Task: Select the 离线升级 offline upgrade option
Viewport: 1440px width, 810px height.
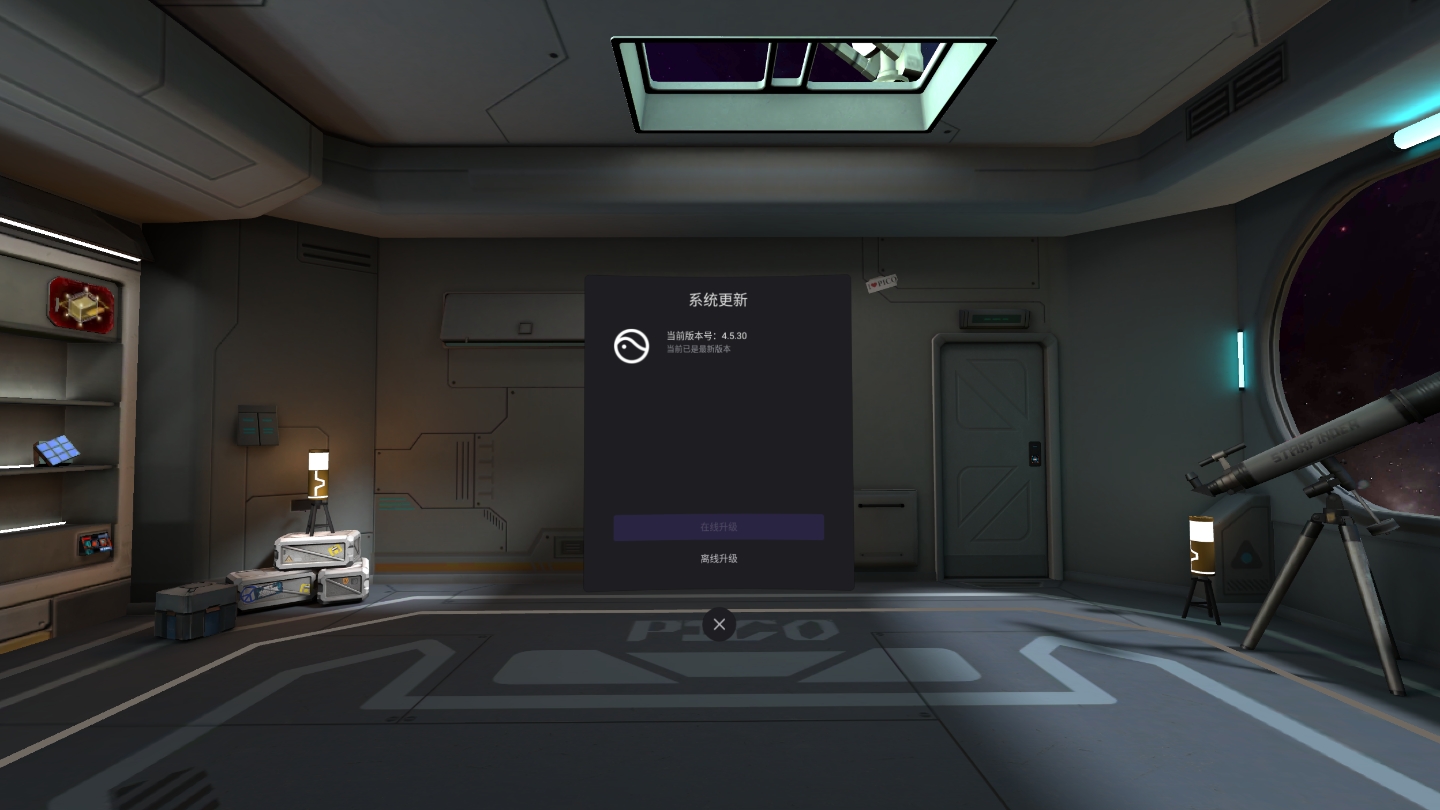Action: point(718,559)
